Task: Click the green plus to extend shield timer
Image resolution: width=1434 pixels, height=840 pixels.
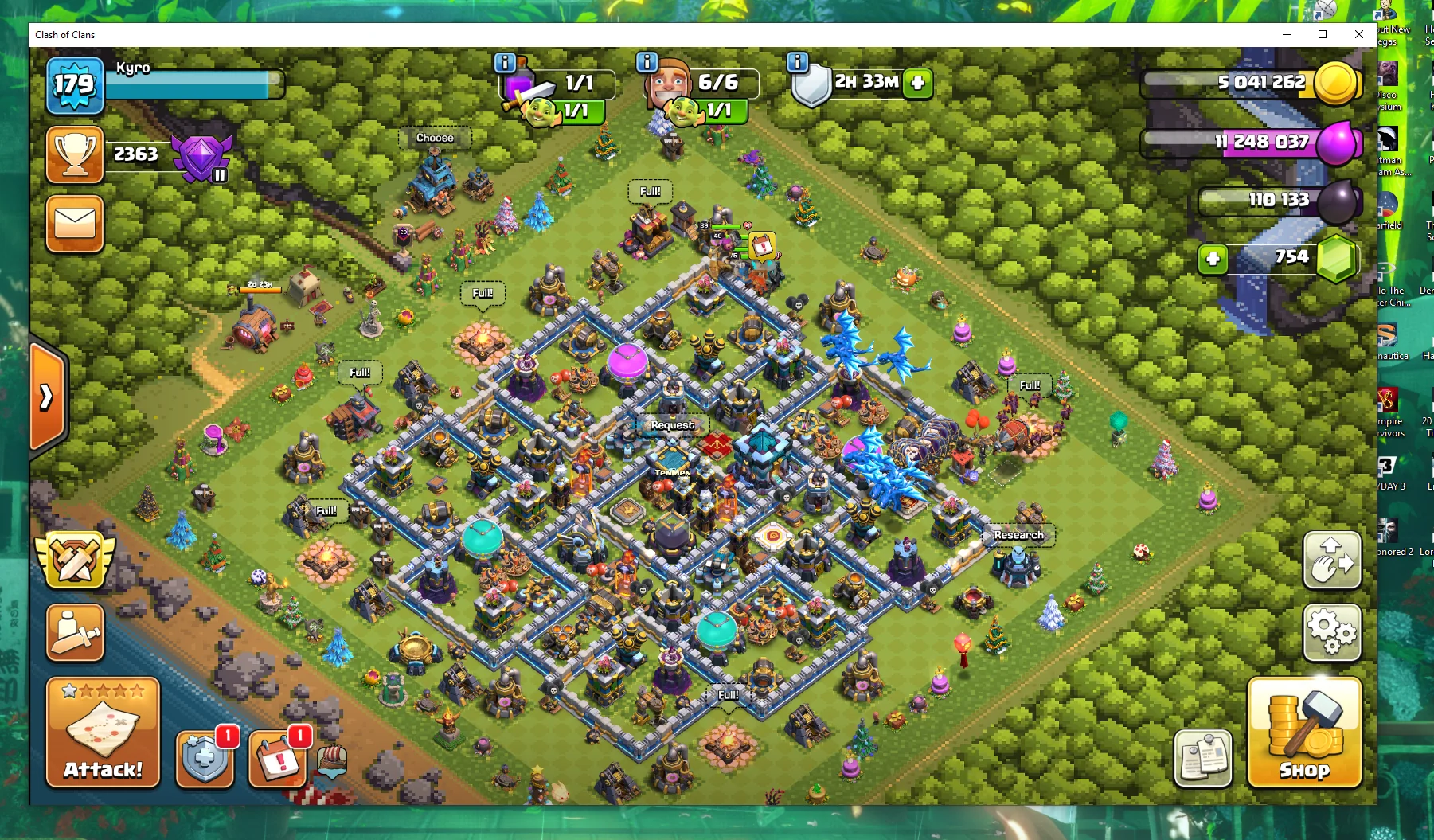Action: click(917, 82)
